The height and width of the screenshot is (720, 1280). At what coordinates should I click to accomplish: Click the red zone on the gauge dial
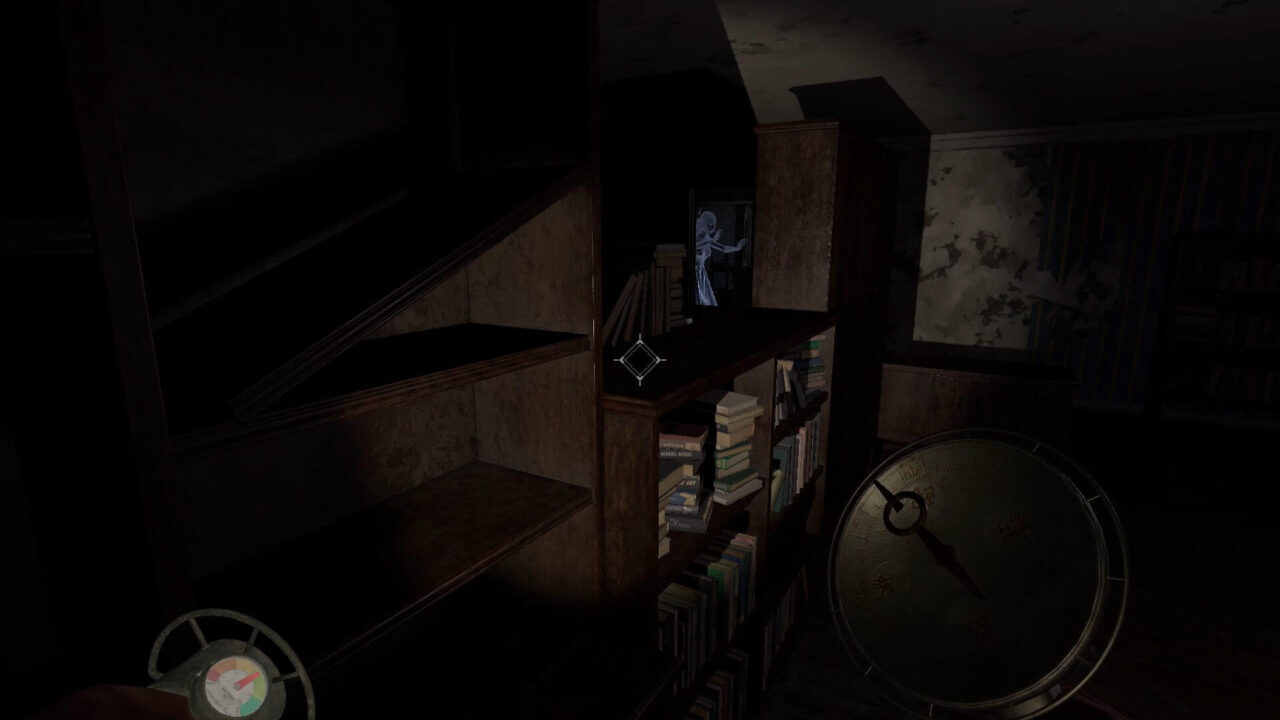coord(213,677)
